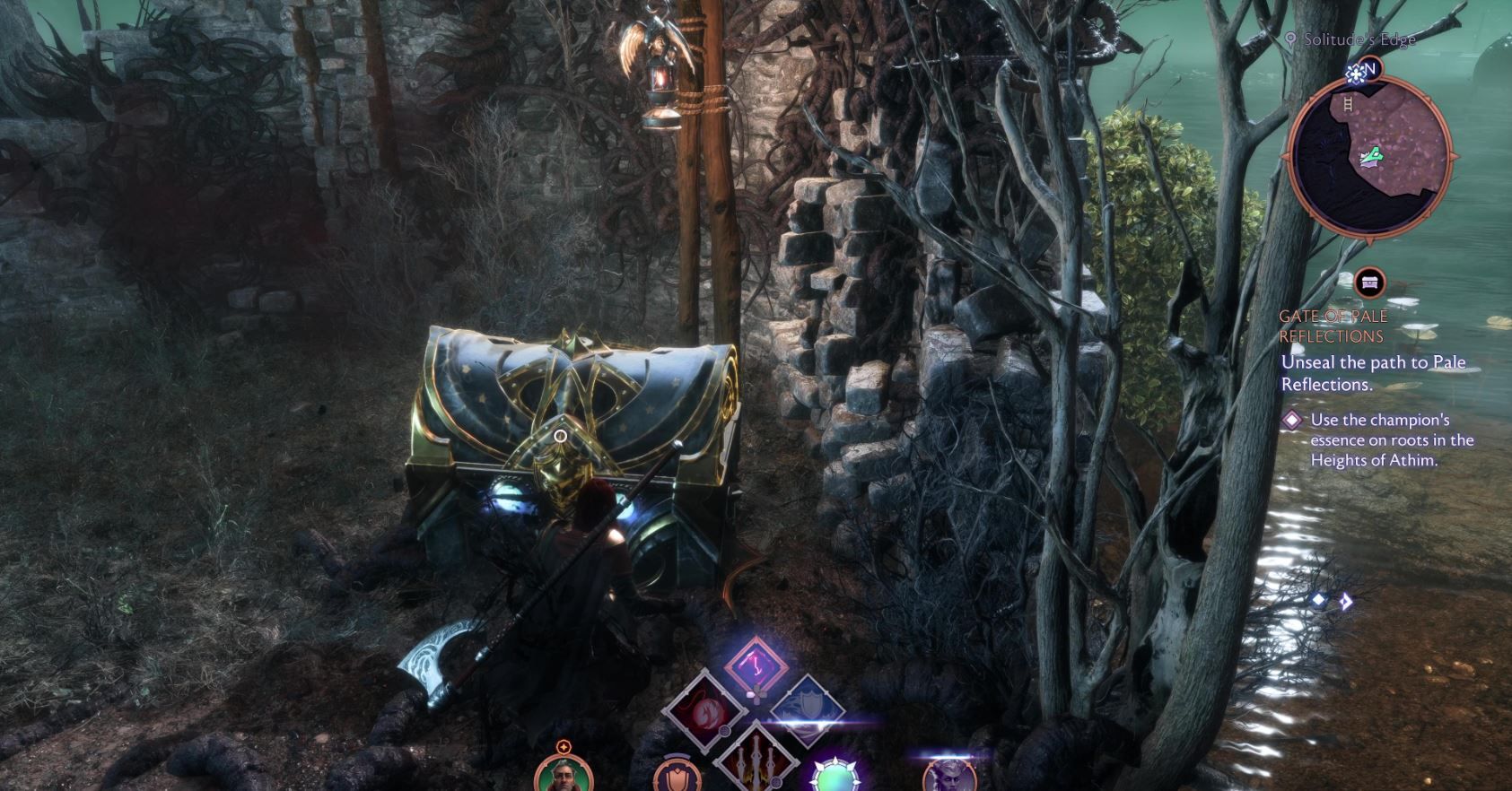Select the Solitude's Edge area label
The width and height of the screenshot is (1512, 791).
tap(1359, 39)
